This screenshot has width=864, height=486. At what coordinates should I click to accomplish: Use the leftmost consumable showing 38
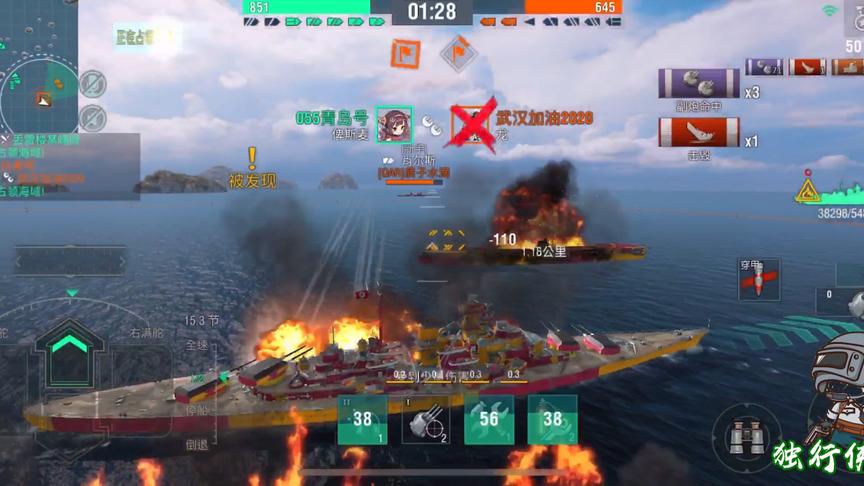click(x=362, y=419)
